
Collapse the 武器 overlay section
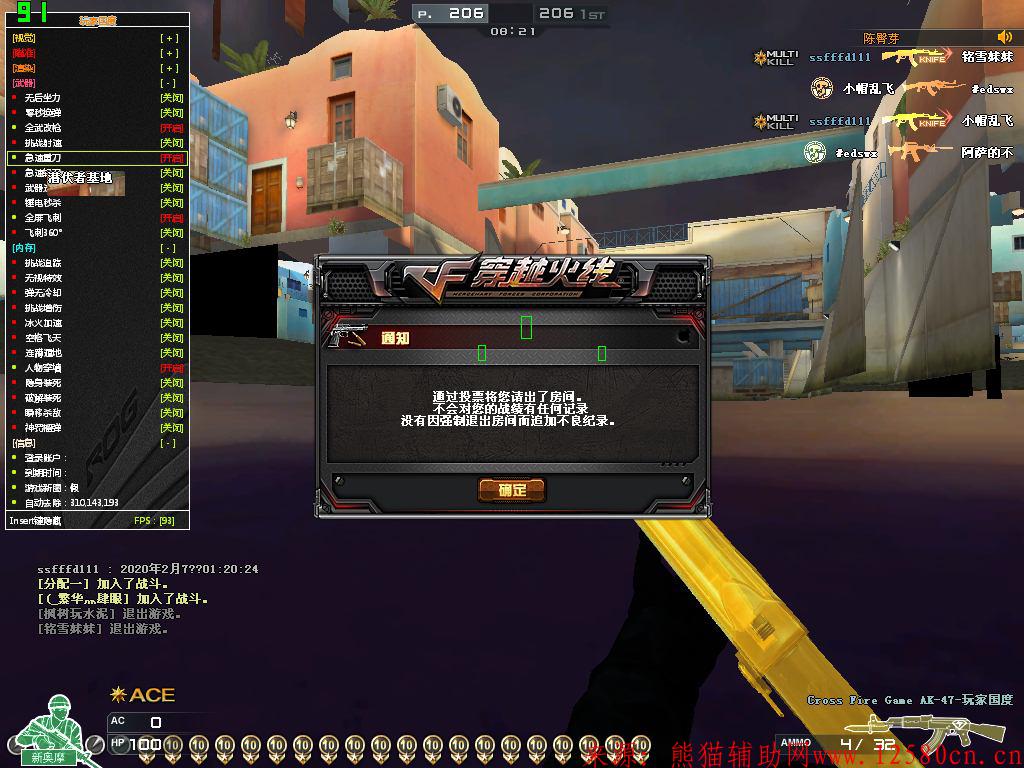pos(171,83)
